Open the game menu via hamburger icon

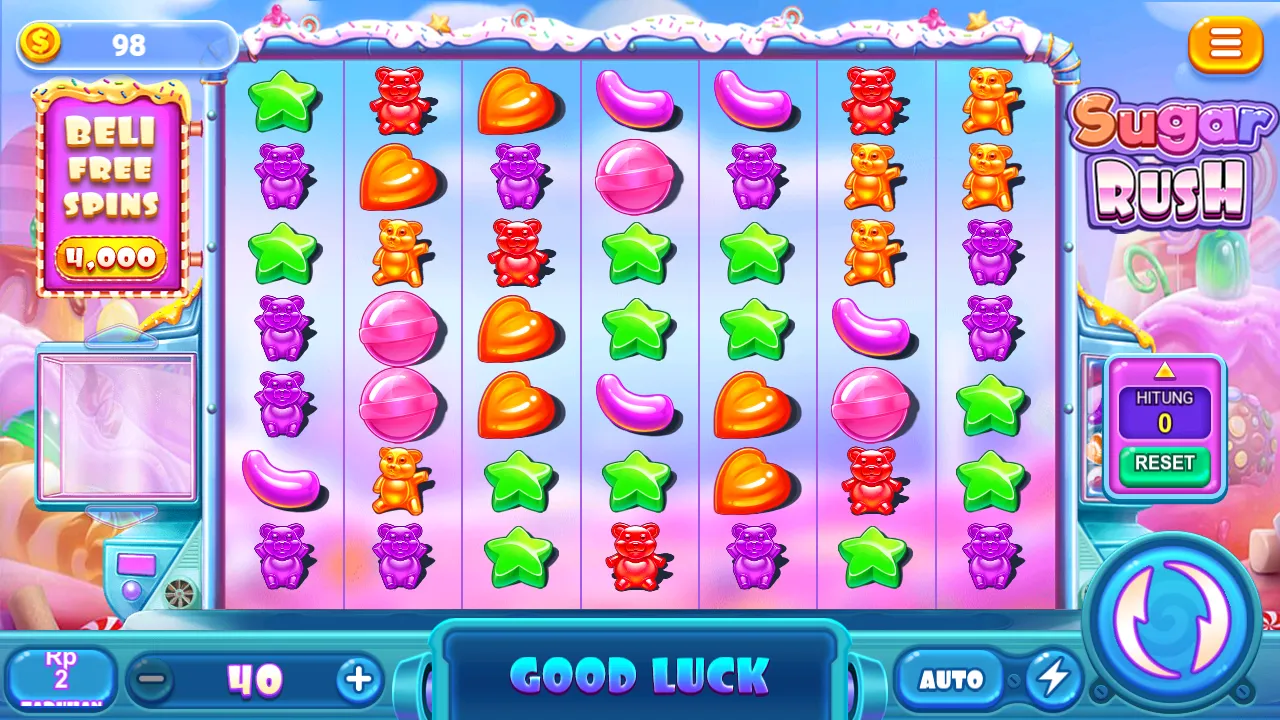coord(1225,45)
